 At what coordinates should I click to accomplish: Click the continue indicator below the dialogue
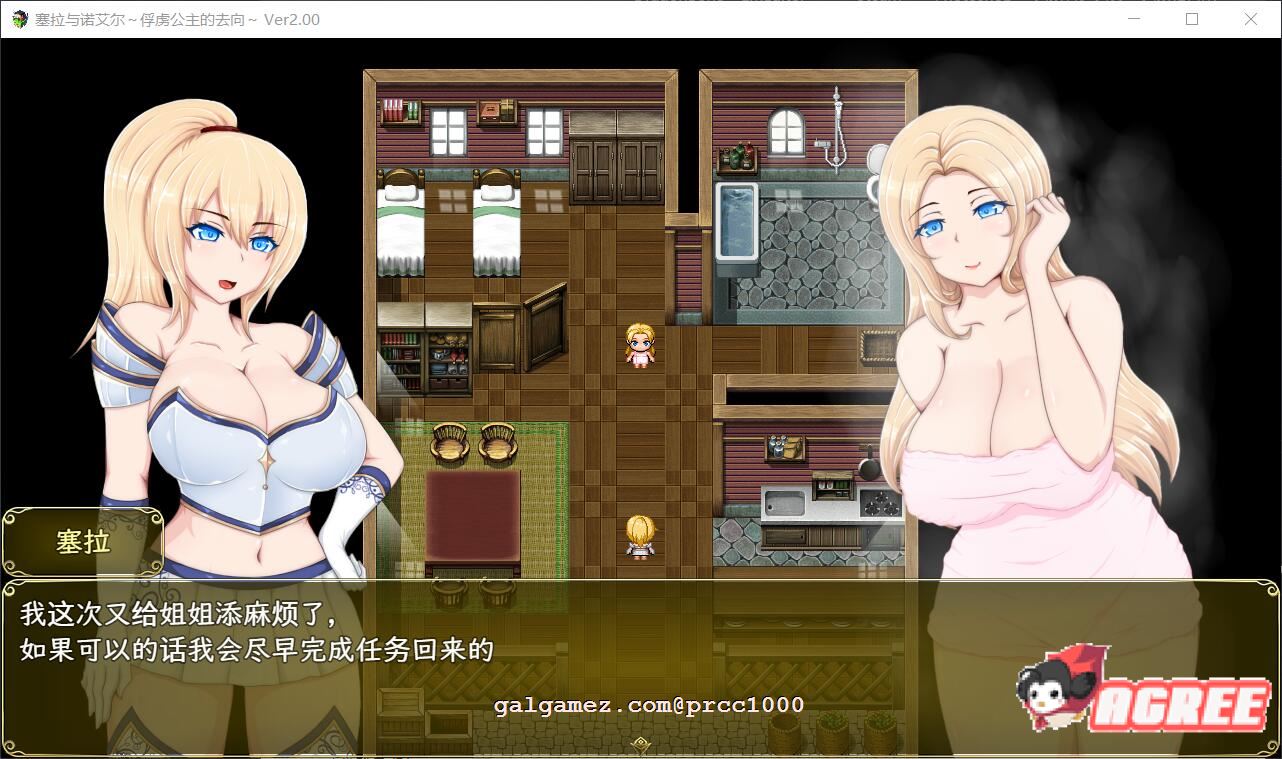(x=639, y=744)
